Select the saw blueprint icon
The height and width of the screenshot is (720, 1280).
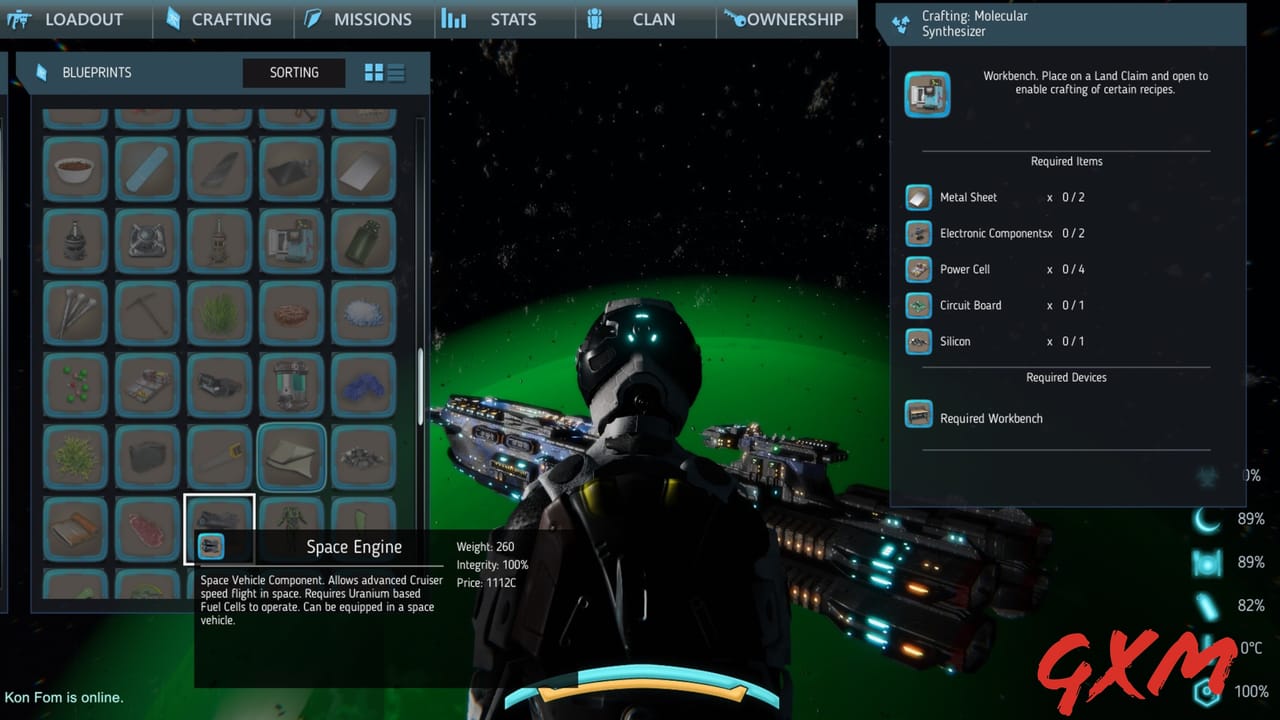[219, 457]
